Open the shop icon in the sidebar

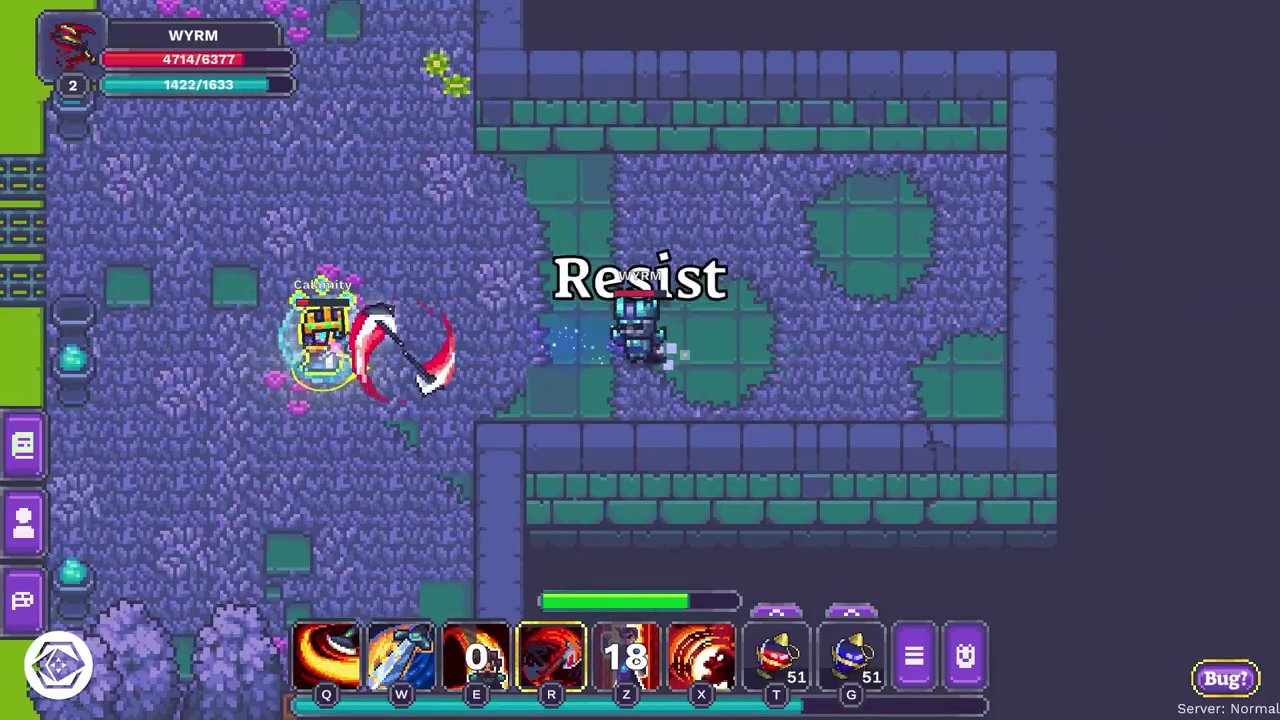22,599
